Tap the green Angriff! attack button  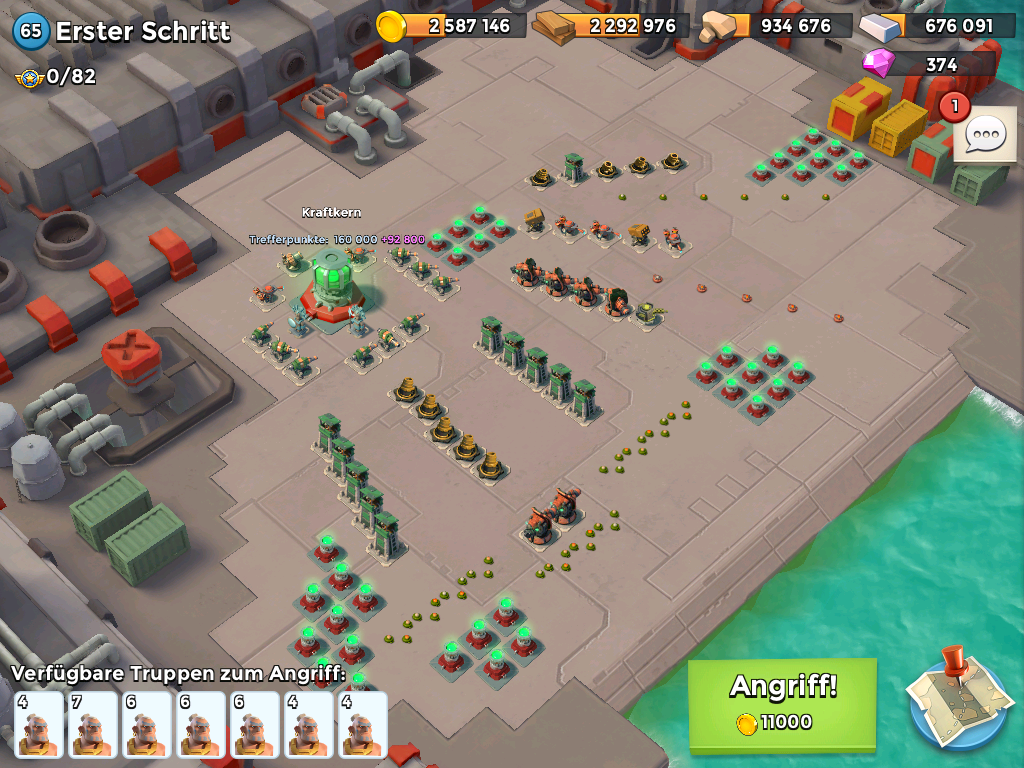point(782,704)
